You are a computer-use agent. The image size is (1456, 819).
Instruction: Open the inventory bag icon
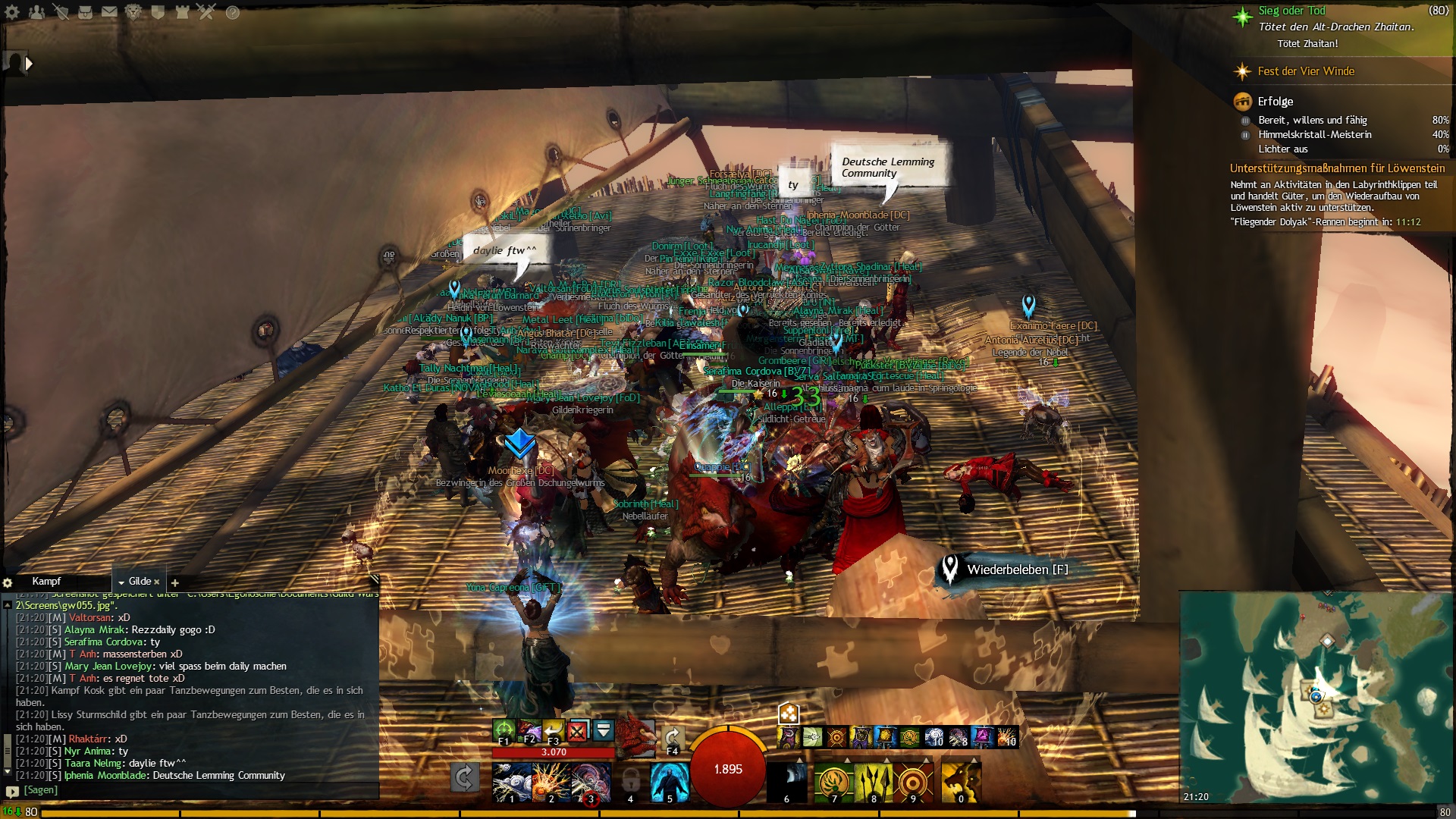point(85,12)
